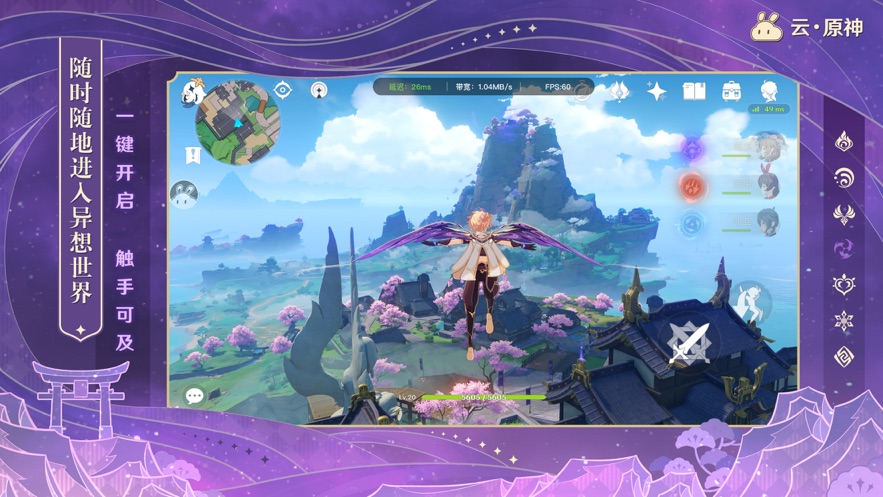This screenshot has width=883, height=497.
Task: Tap the signal beacon icon beside the eye
Action: [319, 91]
